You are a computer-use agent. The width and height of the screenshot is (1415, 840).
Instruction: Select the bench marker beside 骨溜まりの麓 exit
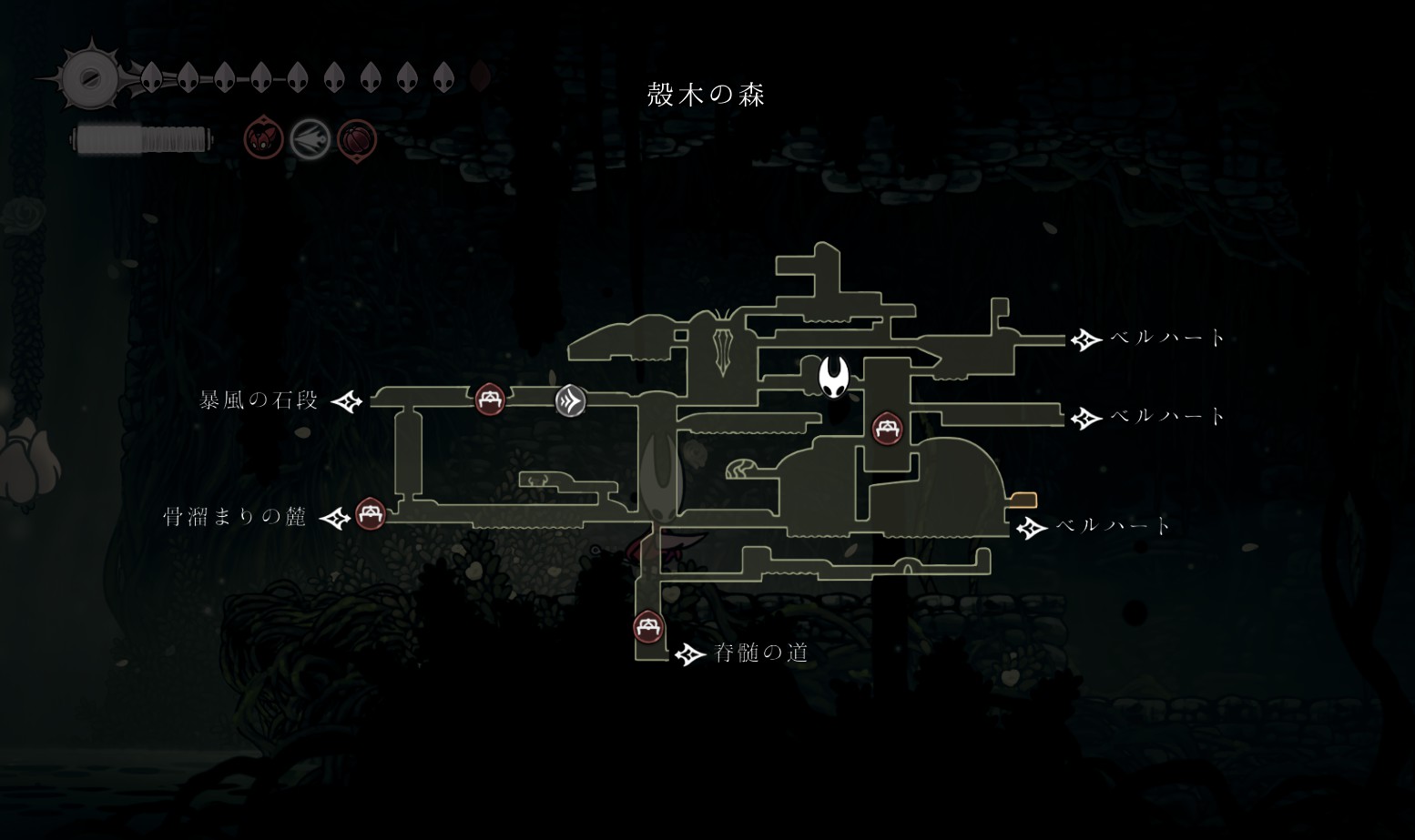point(370,513)
